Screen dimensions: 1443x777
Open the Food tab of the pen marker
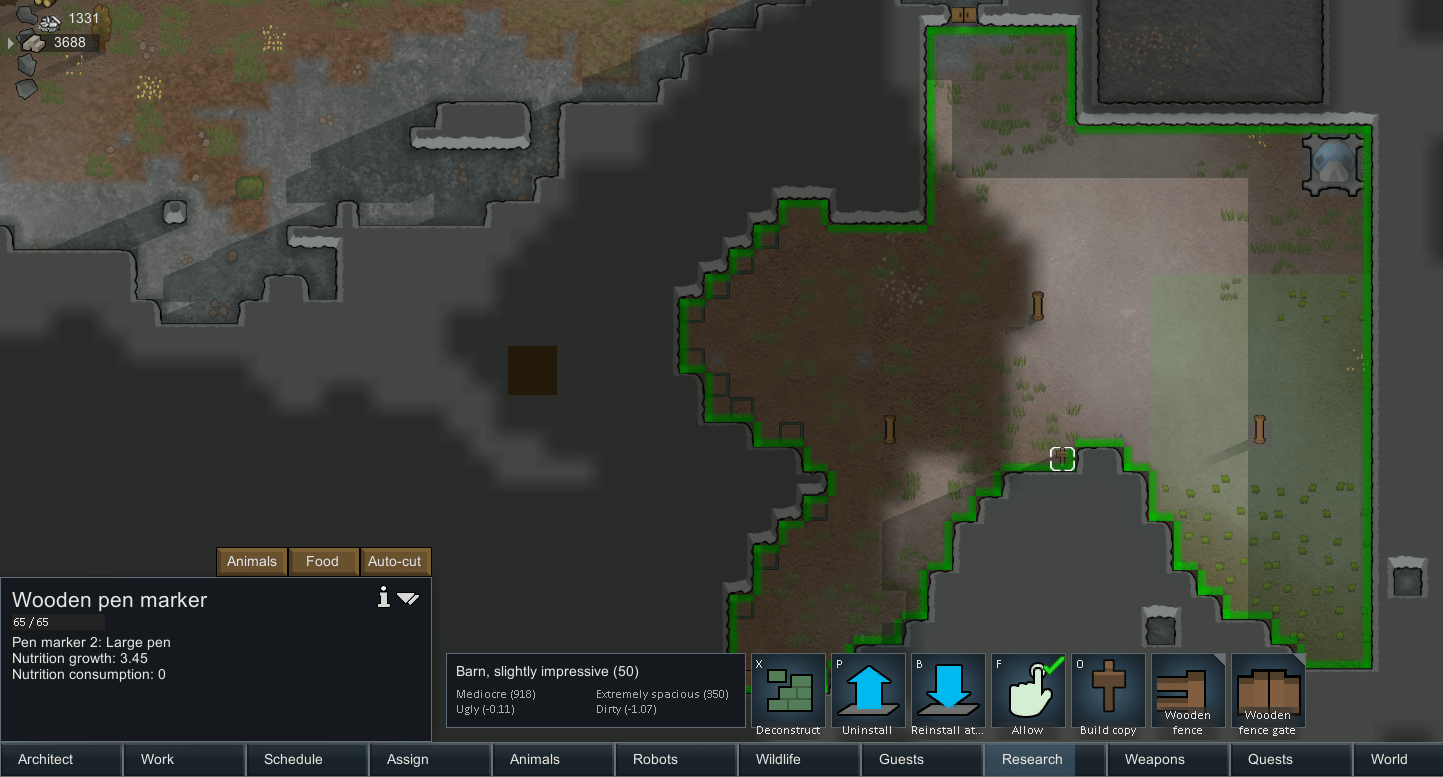click(x=323, y=561)
